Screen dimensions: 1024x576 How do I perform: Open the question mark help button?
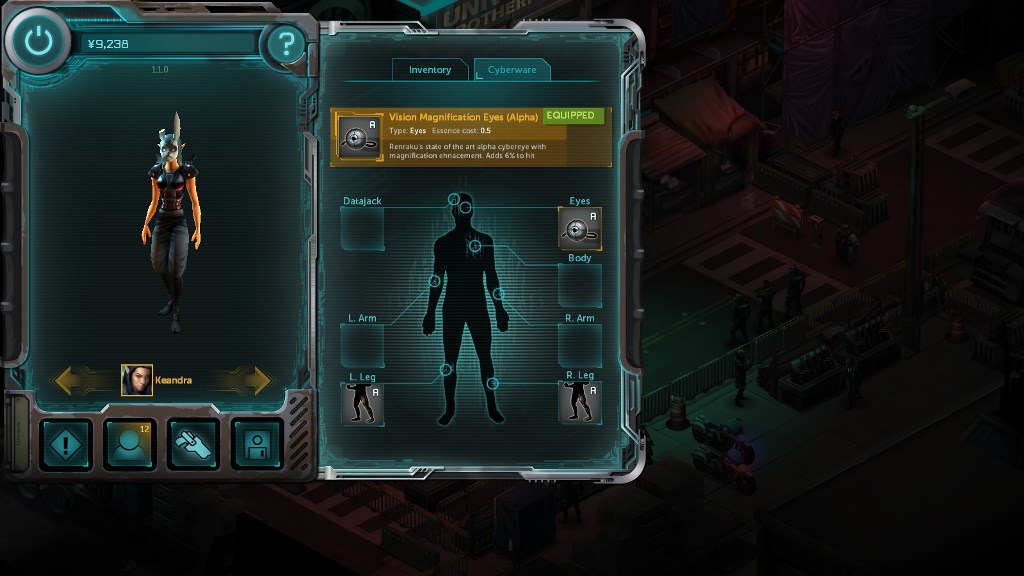[x=287, y=44]
